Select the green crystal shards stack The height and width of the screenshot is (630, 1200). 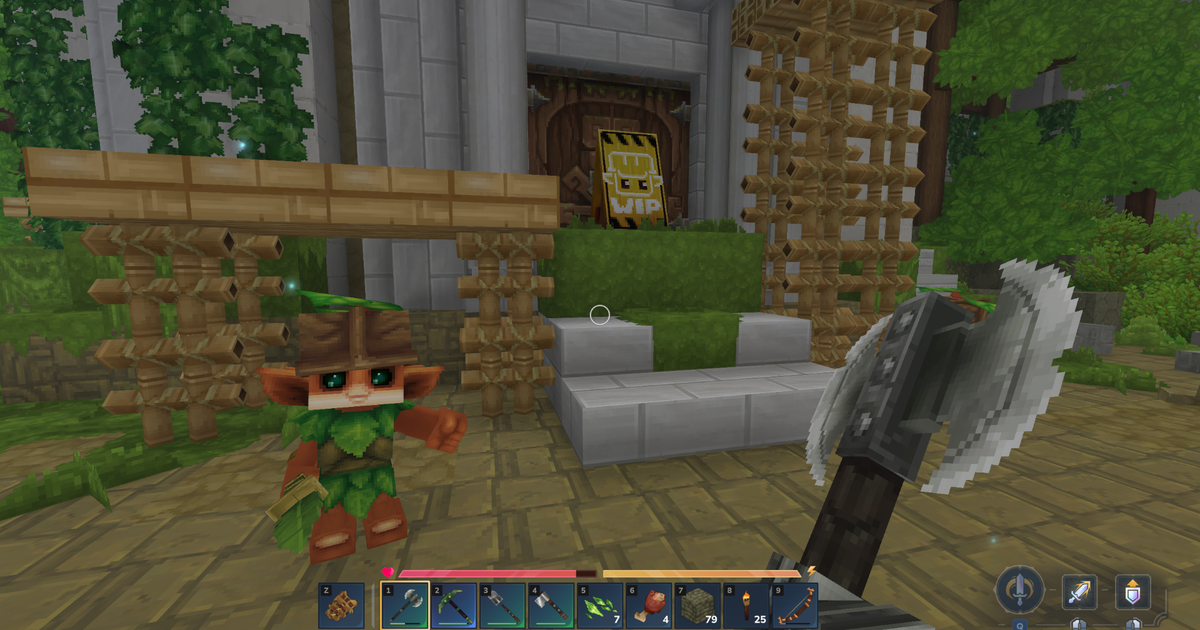pos(600,606)
